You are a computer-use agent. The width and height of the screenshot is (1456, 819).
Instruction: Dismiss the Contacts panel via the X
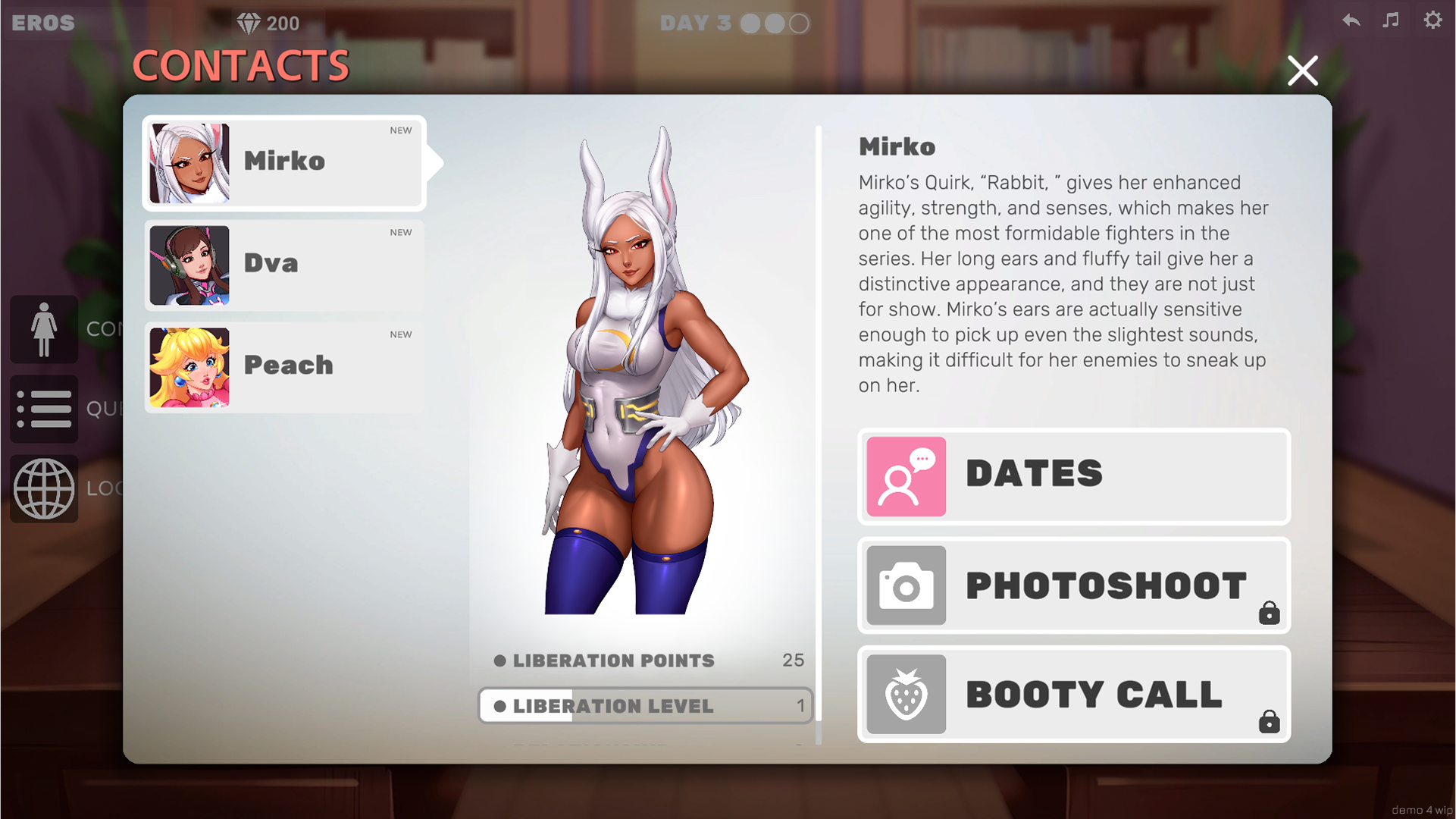tap(1302, 70)
